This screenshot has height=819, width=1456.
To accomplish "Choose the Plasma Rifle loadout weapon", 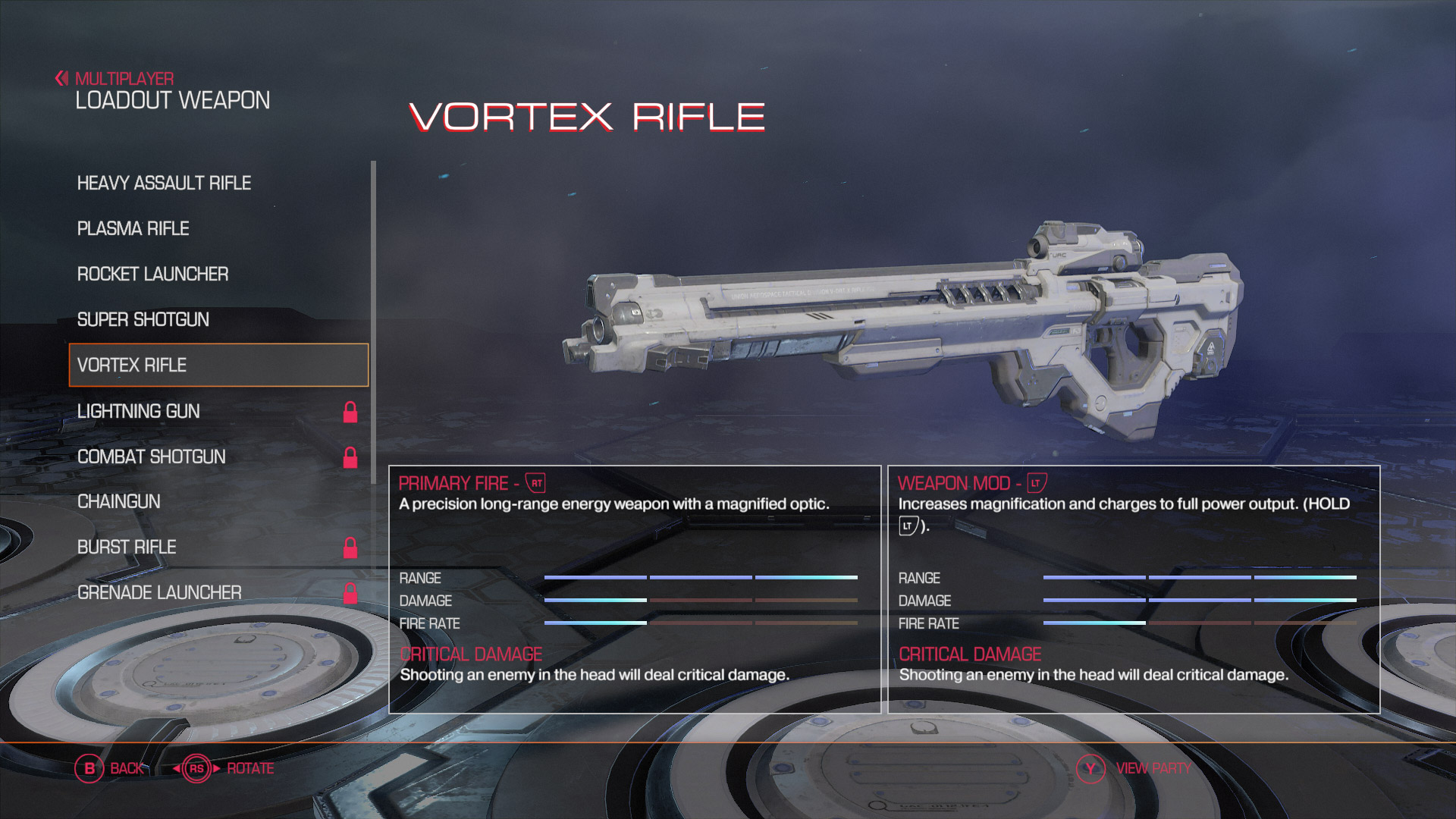I will point(133,228).
